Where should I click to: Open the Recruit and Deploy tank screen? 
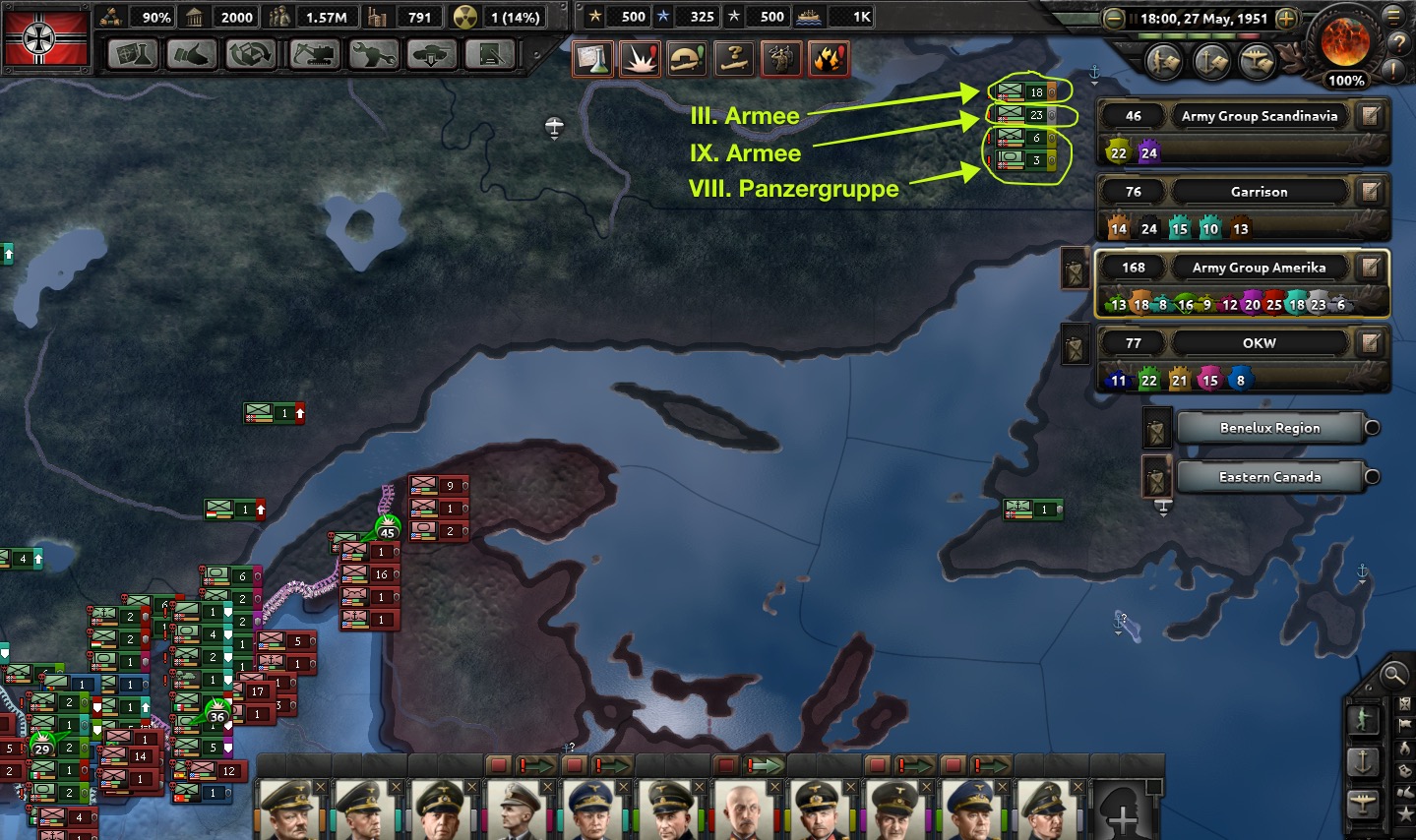pyautogui.click(x=431, y=54)
